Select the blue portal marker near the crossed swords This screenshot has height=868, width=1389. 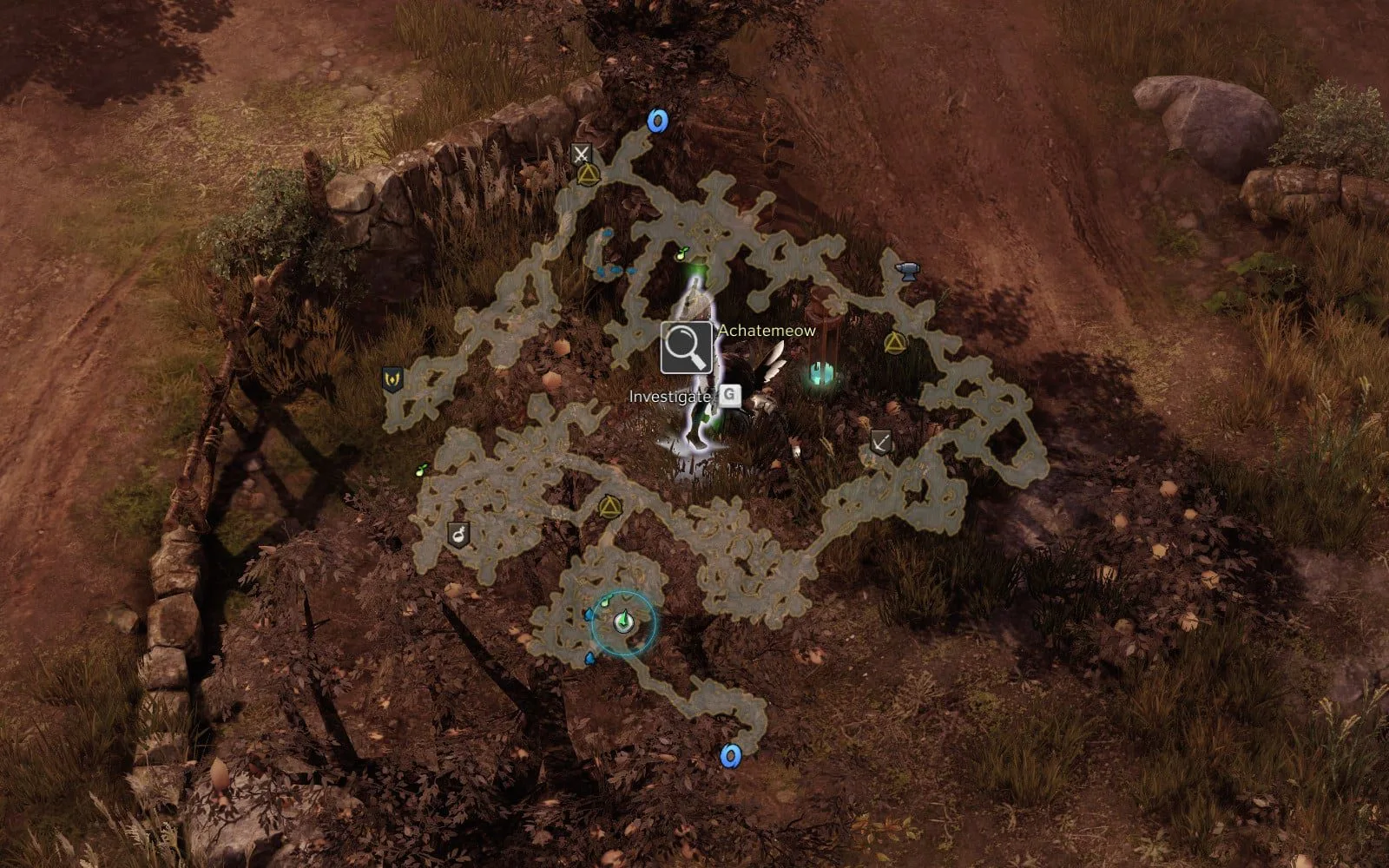[657, 122]
